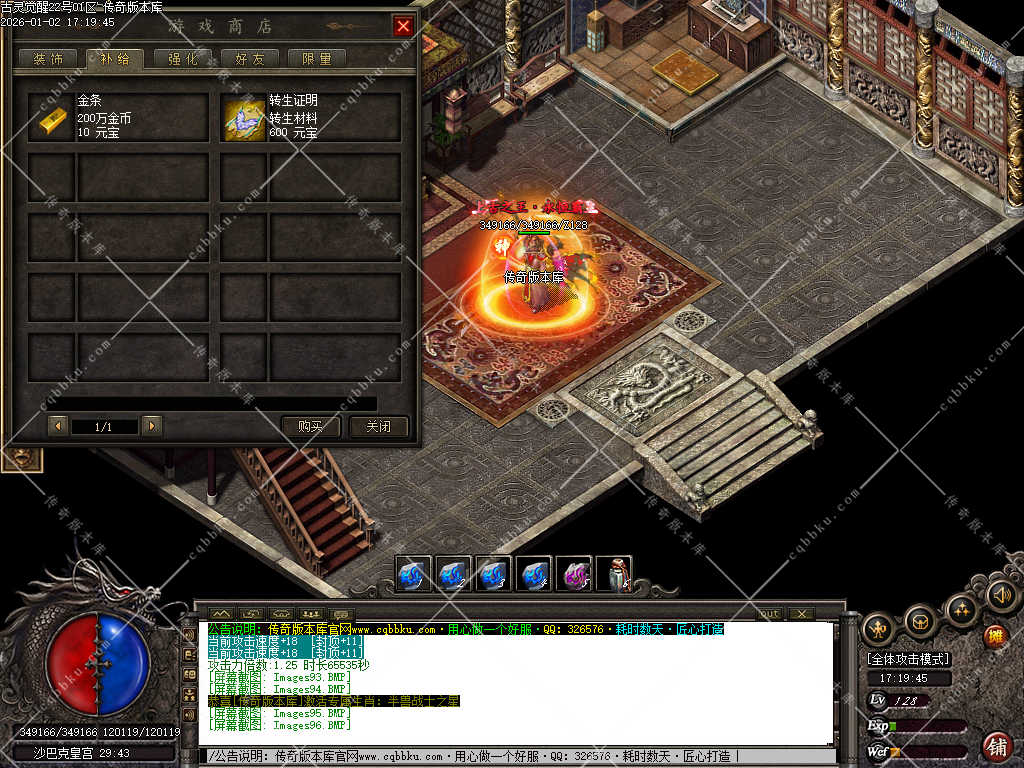Open the 强化 shop tab
This screenshot has height=768, width=1024.
182,59
